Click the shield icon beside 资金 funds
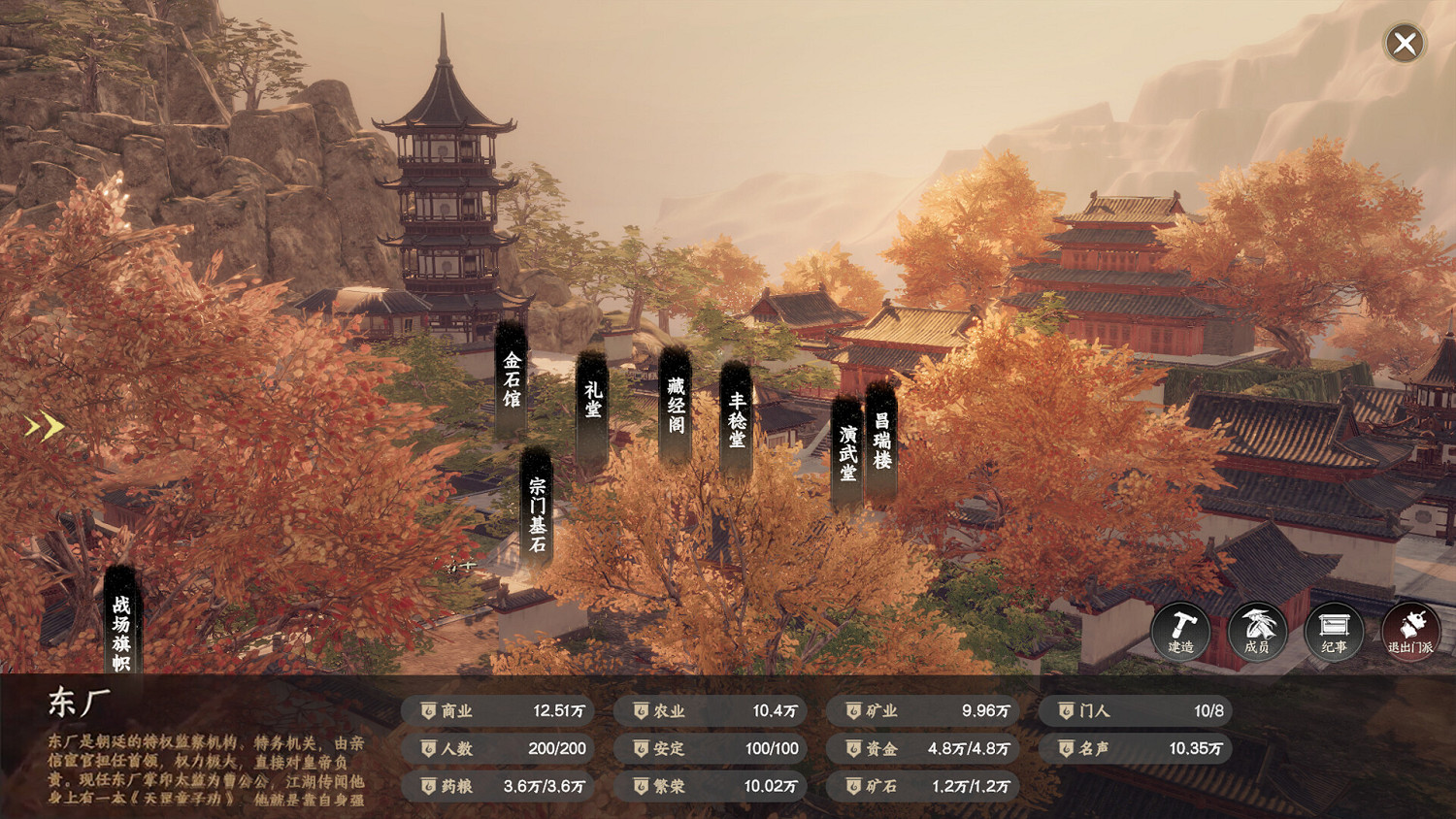This screenshot has height=819, width=1456. (852, 748)
